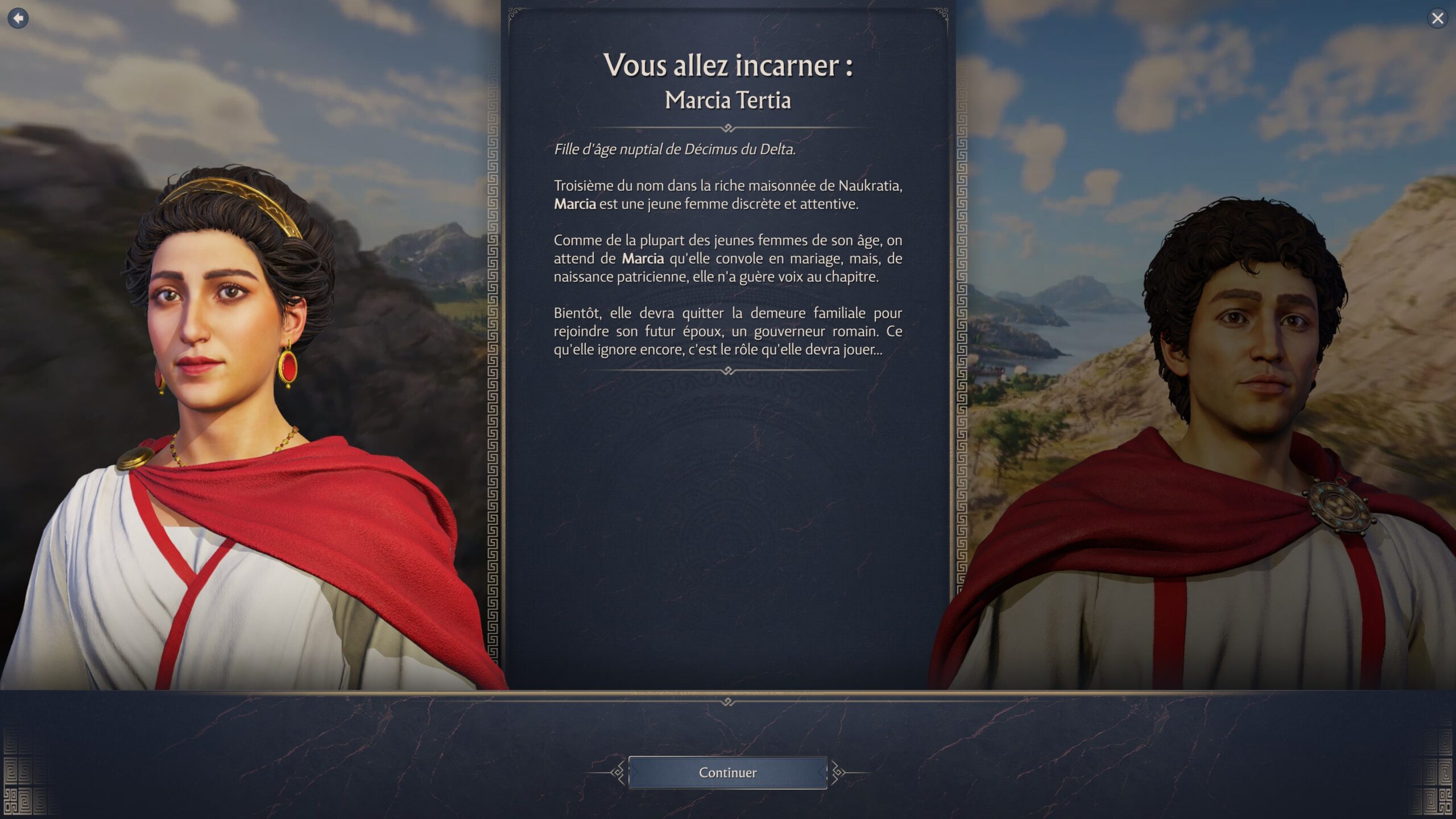Close the character introduction screen
The height and width of the screenshot is (819, 1456).
[x=1437, y=19]
